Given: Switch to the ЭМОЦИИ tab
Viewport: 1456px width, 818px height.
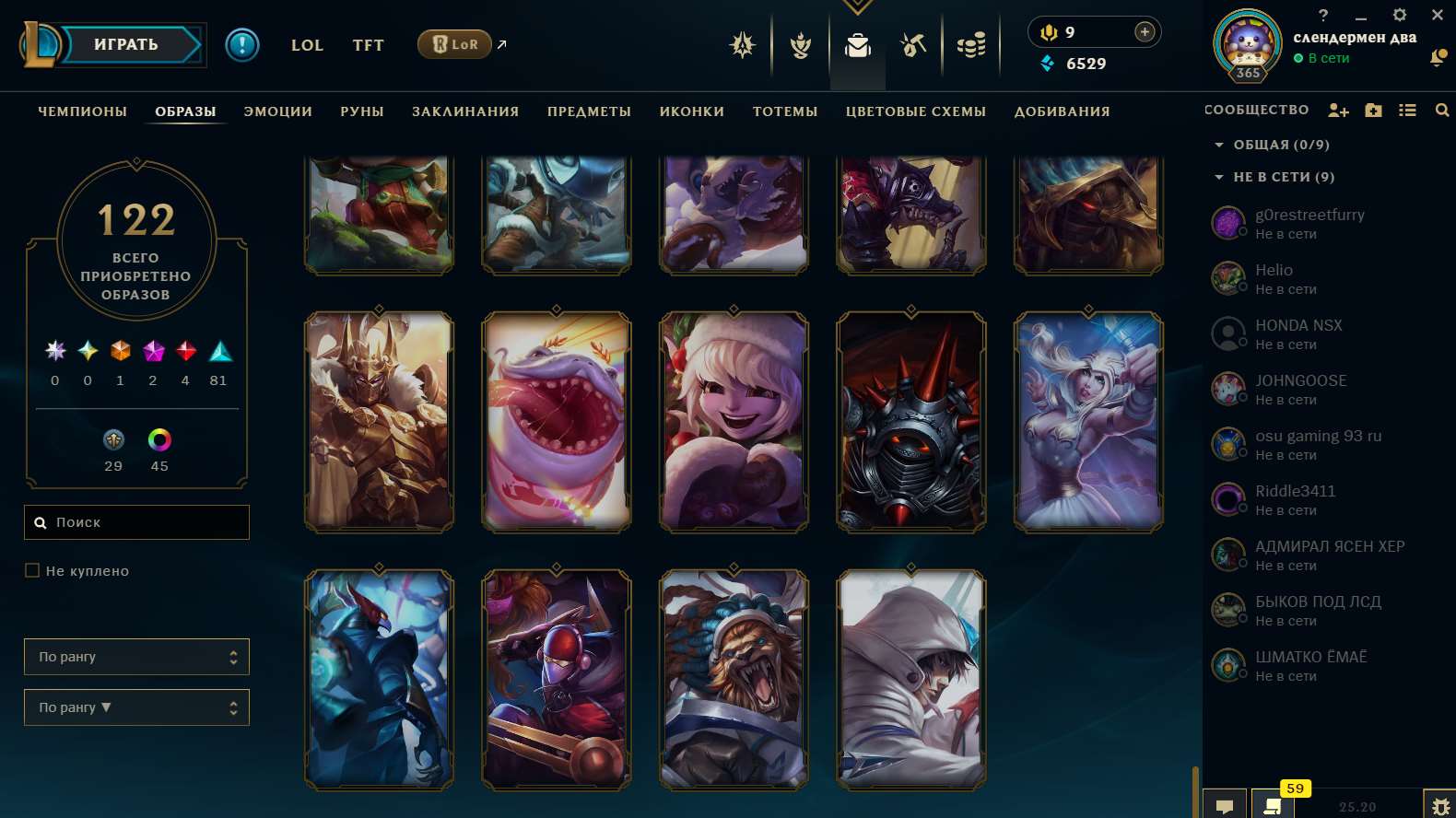Looking at the screenshot, I should click(x=278, y=111).
